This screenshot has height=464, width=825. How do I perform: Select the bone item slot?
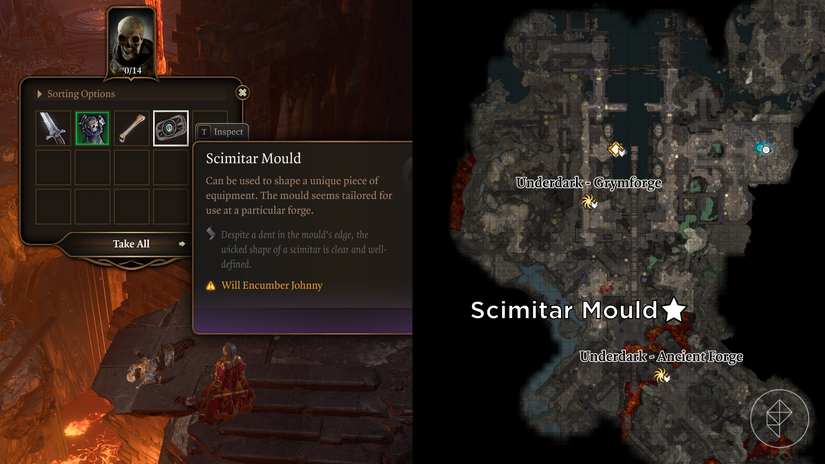tap(131, 128)
